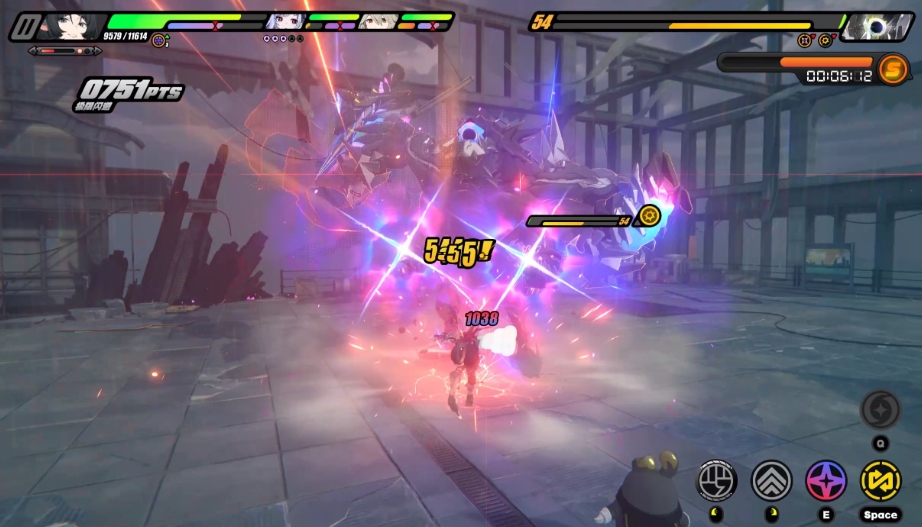Pause the battle with the pause button

pyautogui.click(x=23, y=26)
